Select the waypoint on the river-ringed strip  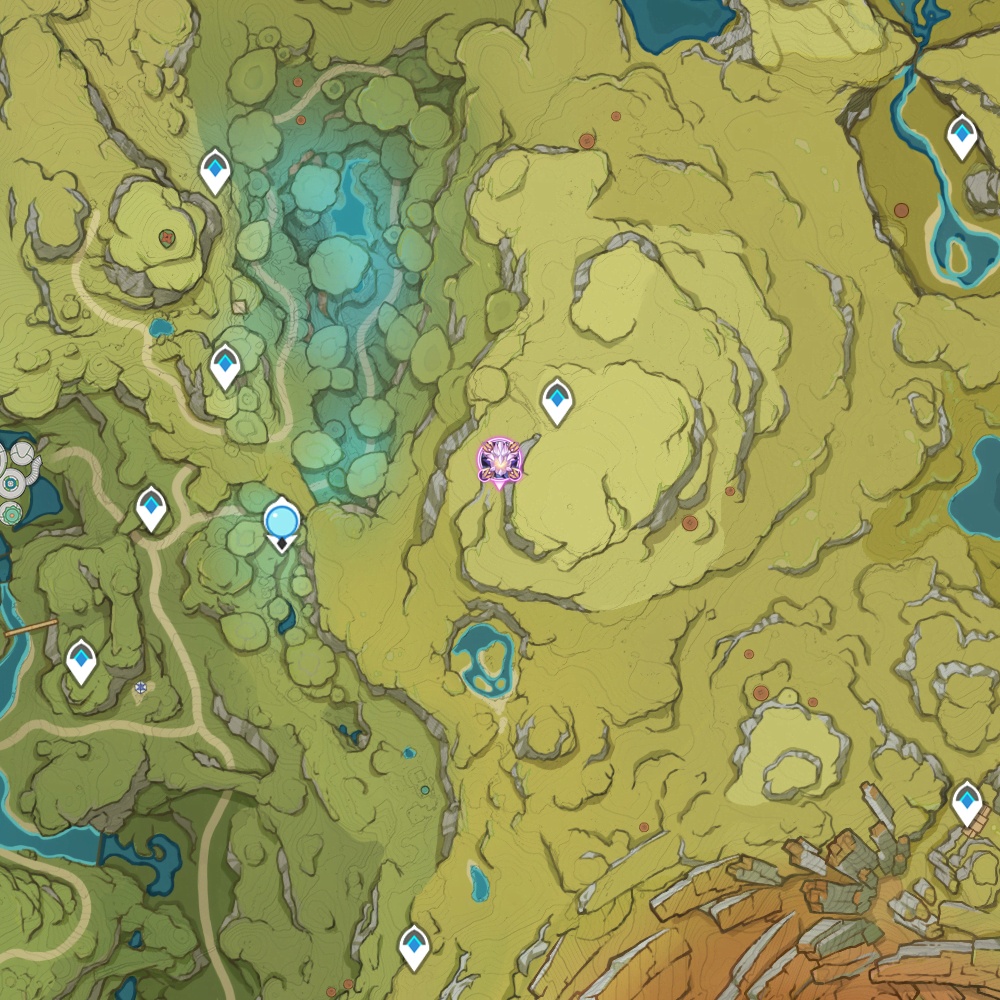(961, 137)
